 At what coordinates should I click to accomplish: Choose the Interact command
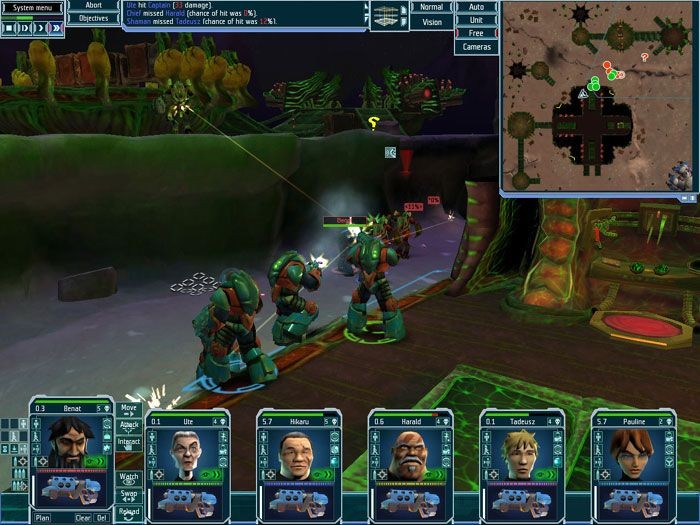(x=129, y=442)
